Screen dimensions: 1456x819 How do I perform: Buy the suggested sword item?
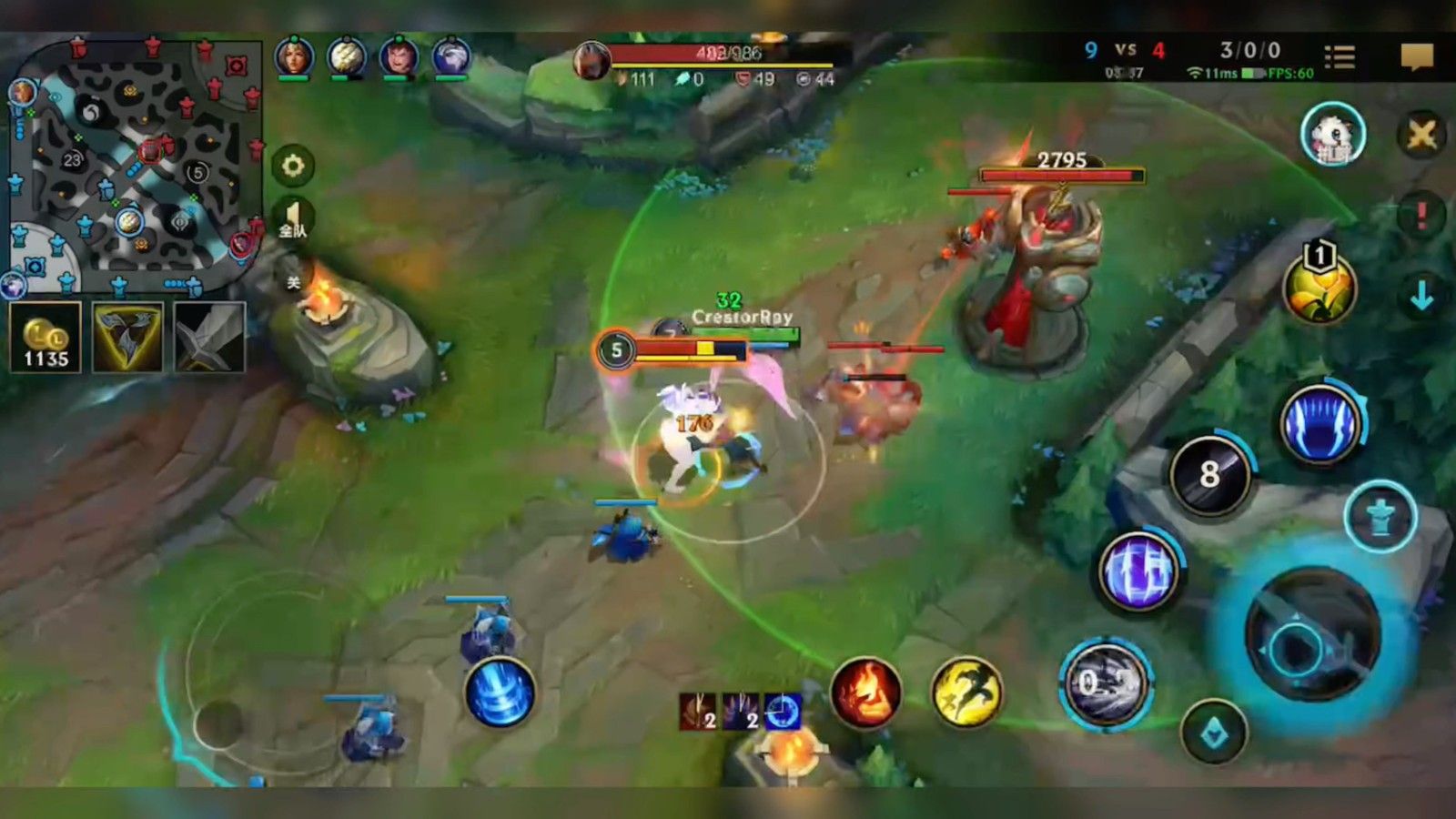(209, 338)
